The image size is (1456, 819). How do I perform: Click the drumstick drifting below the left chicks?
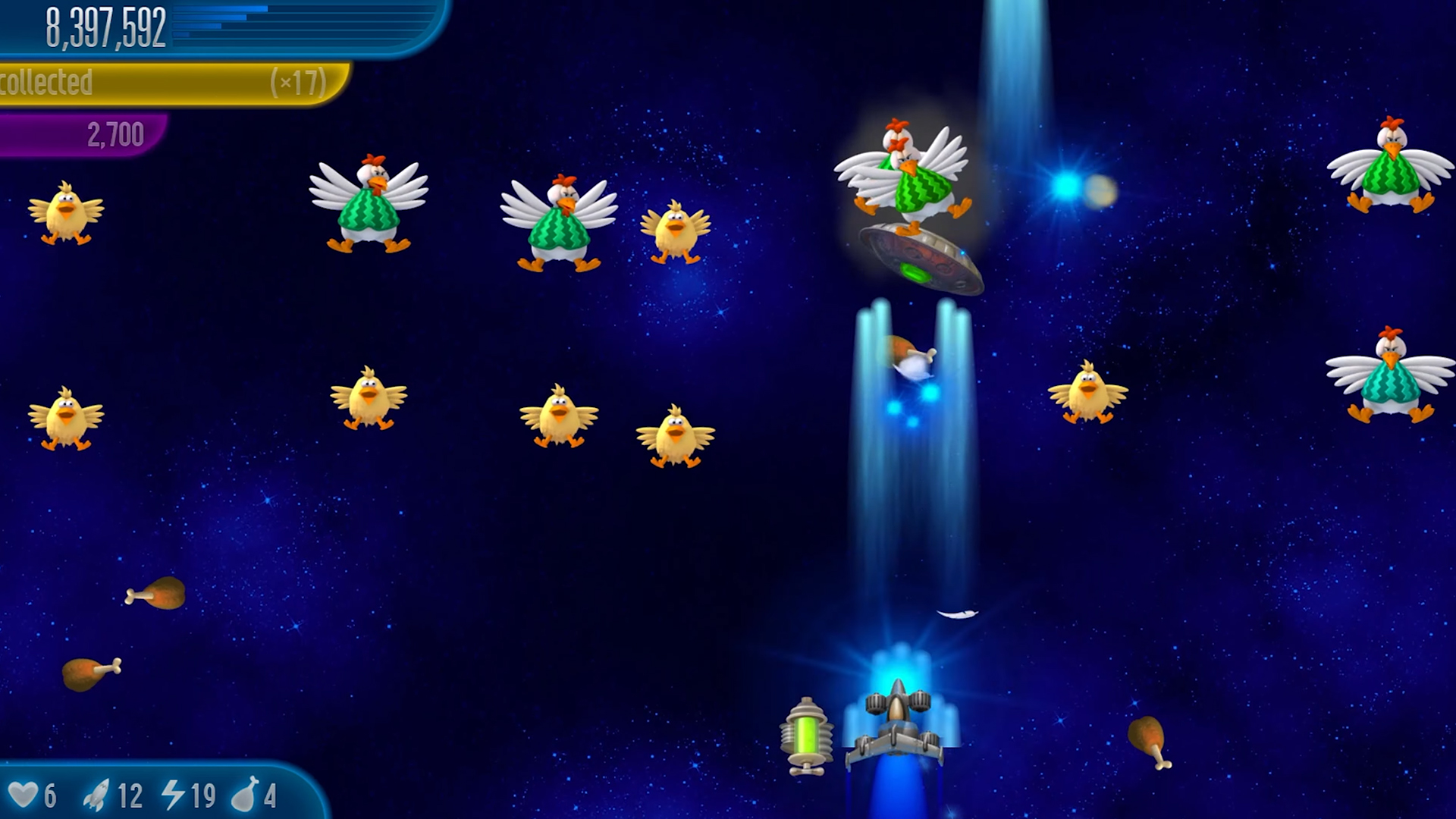pyautogui.click(x=155, y=595)
